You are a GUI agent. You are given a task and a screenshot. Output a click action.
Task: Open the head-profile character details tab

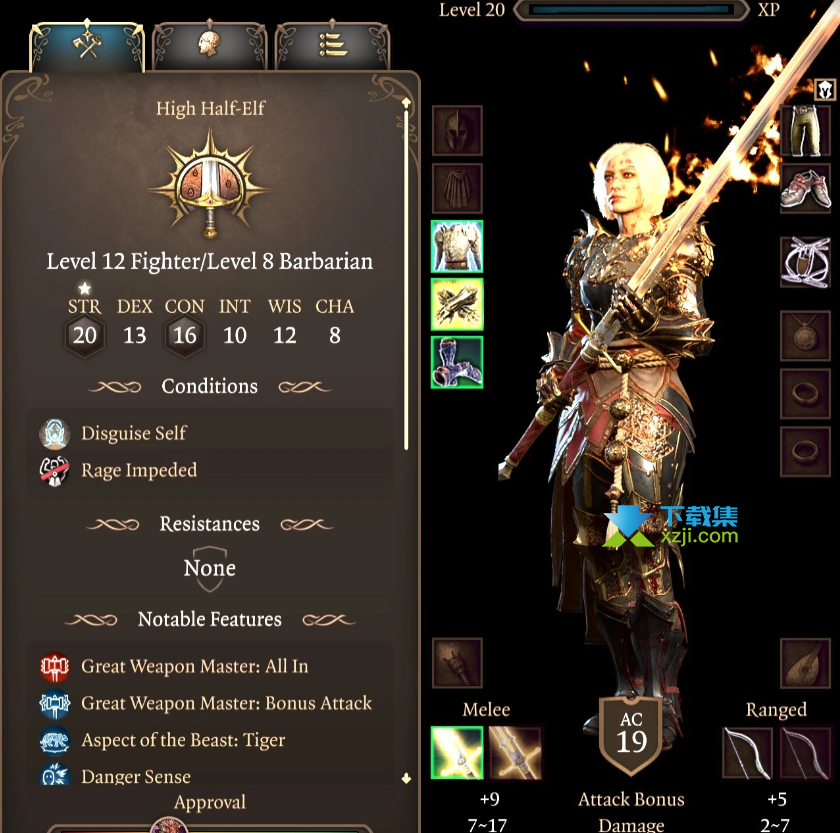click(209, 46)
